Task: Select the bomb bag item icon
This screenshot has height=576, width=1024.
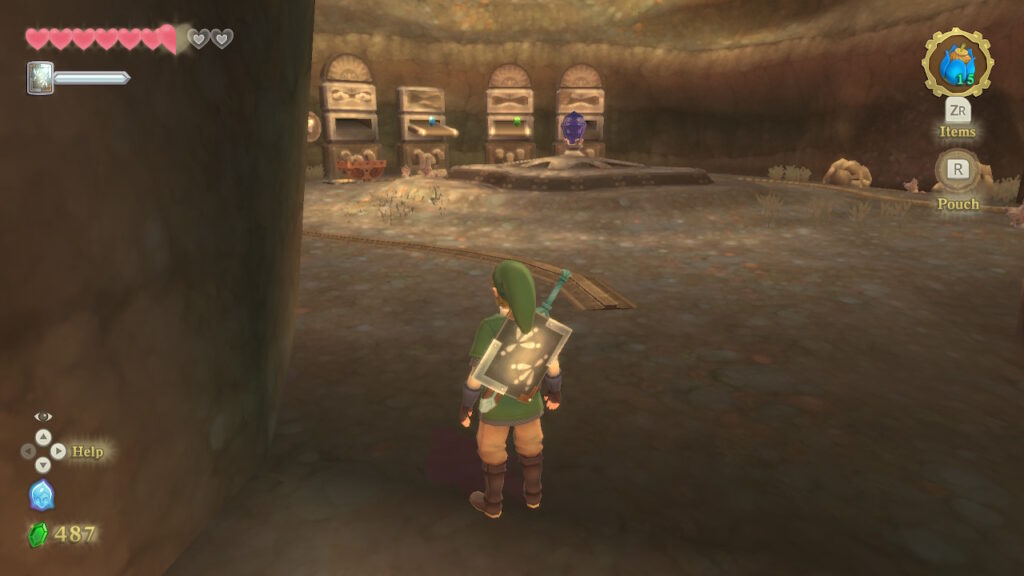Action: (x=957, y=63)
